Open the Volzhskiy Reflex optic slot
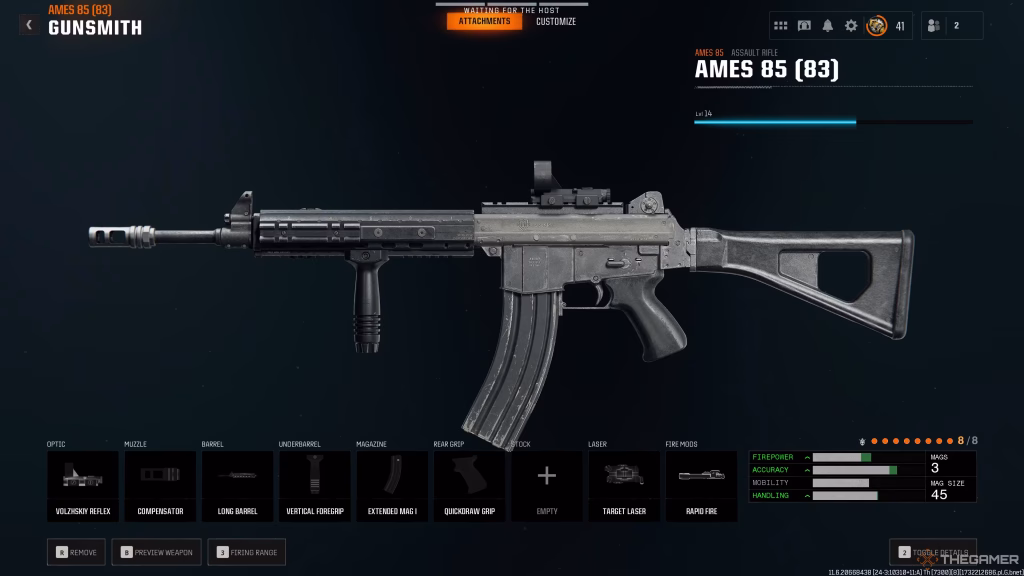Image resolution: width=1024 pixels, height=576 pixels. tap(83, 486)
